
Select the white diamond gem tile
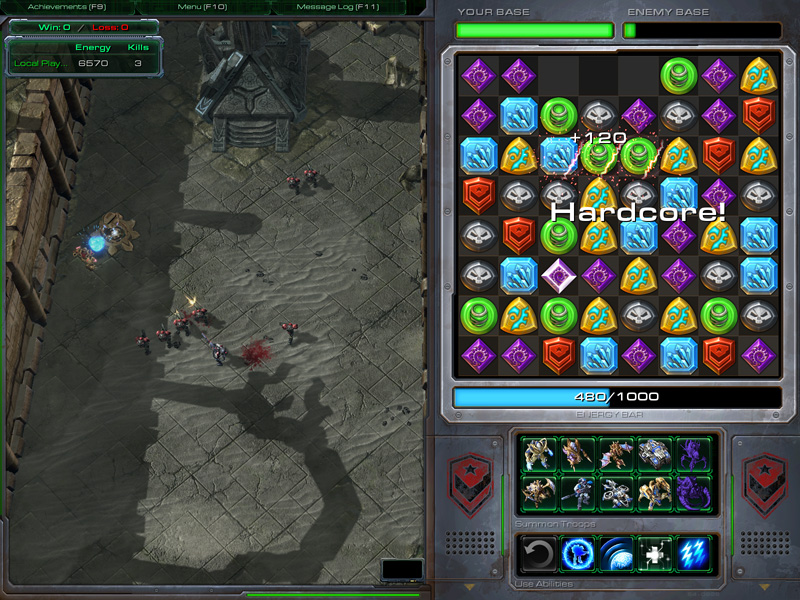(558, 274)
